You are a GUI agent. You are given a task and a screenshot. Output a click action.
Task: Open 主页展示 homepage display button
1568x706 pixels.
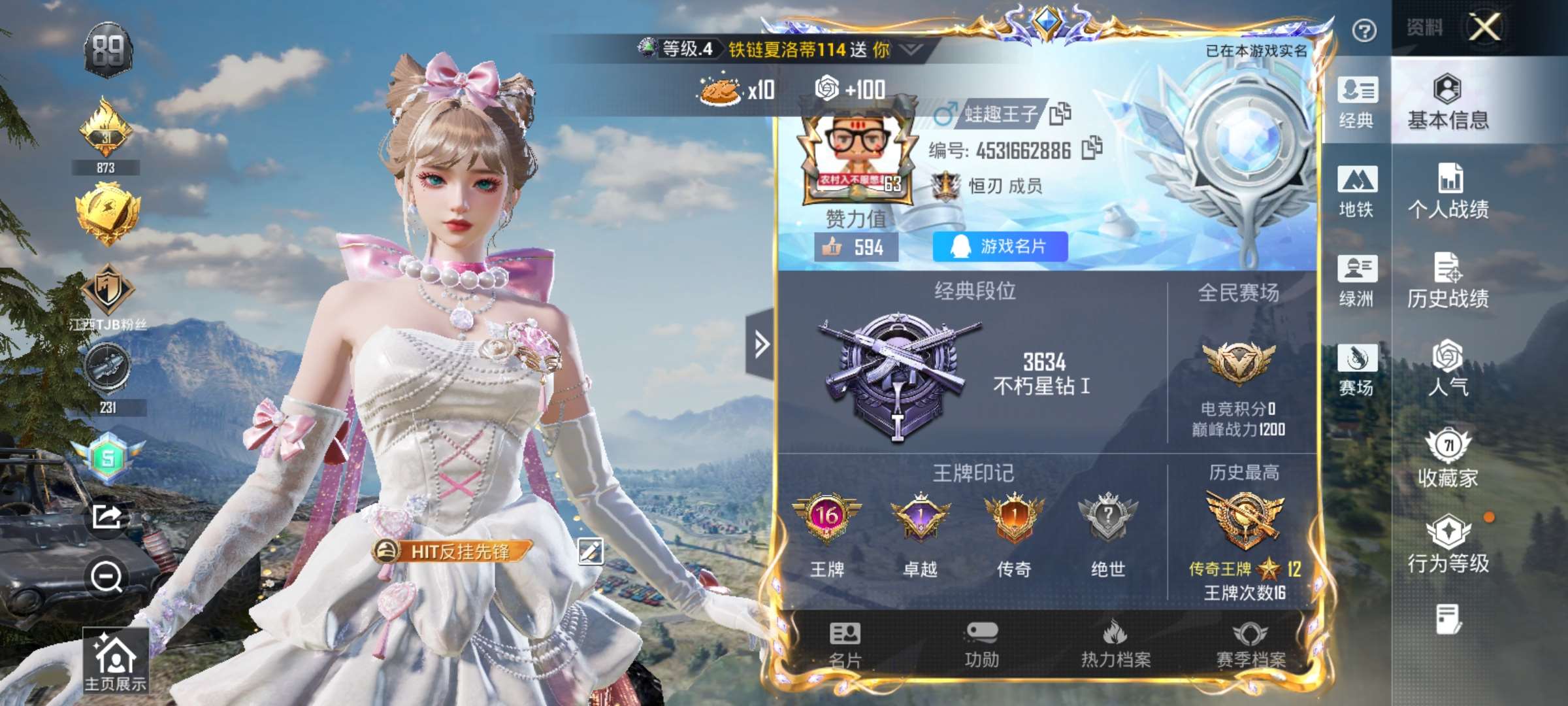(115, 662)
